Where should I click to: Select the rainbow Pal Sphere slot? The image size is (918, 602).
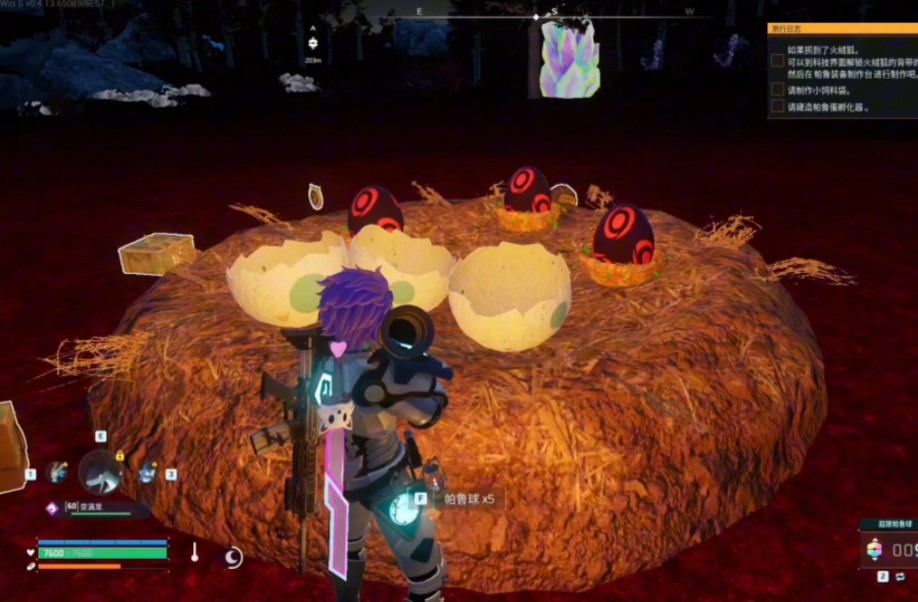pyautogui.click(x=874, y=549)
